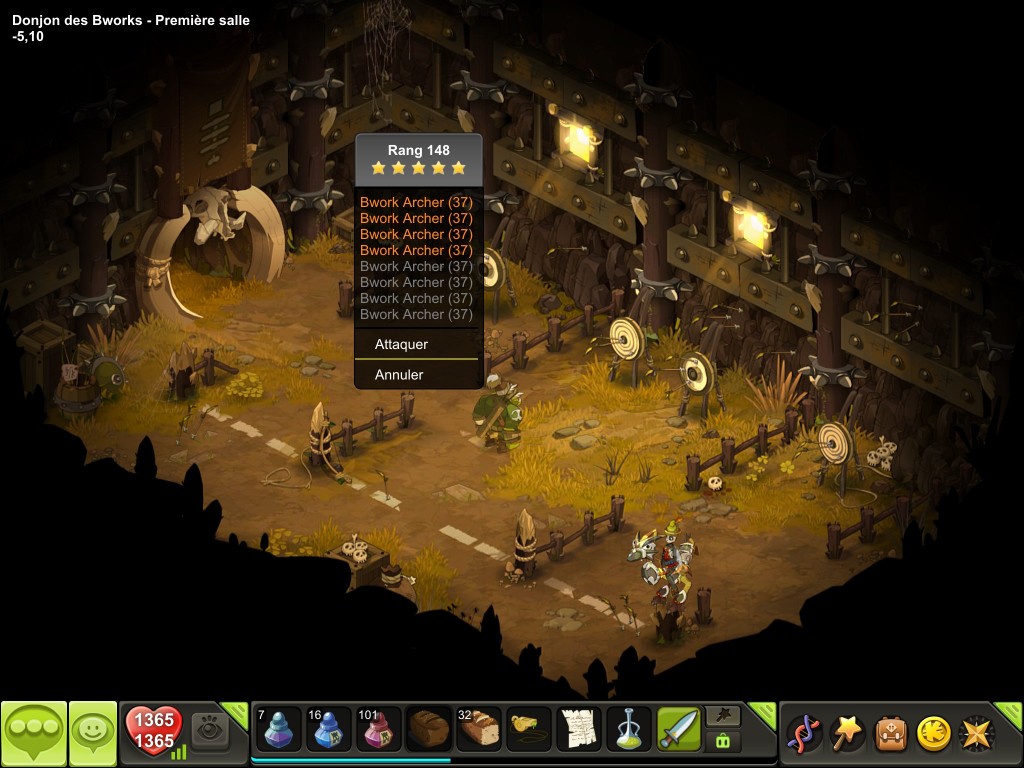Use the purple potion with 7 charges
This screenshot has height=768, width=1024.
pos(278,730)
